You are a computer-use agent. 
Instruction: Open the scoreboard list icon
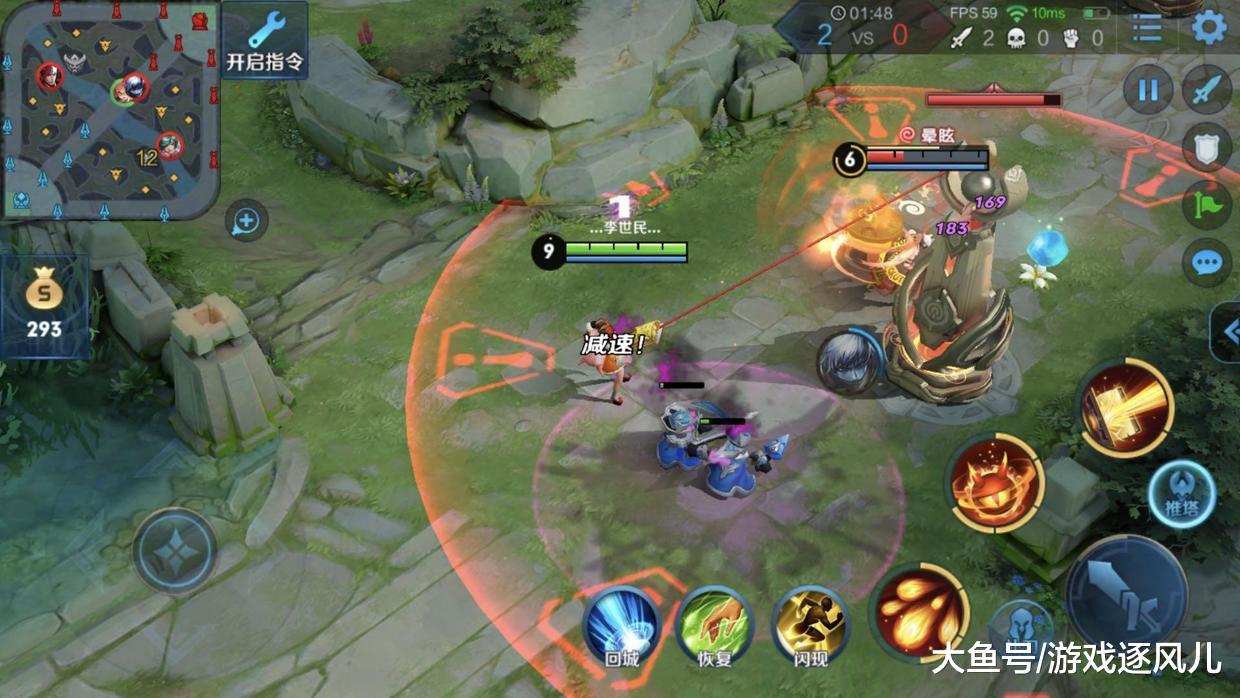pos(1147,27)
